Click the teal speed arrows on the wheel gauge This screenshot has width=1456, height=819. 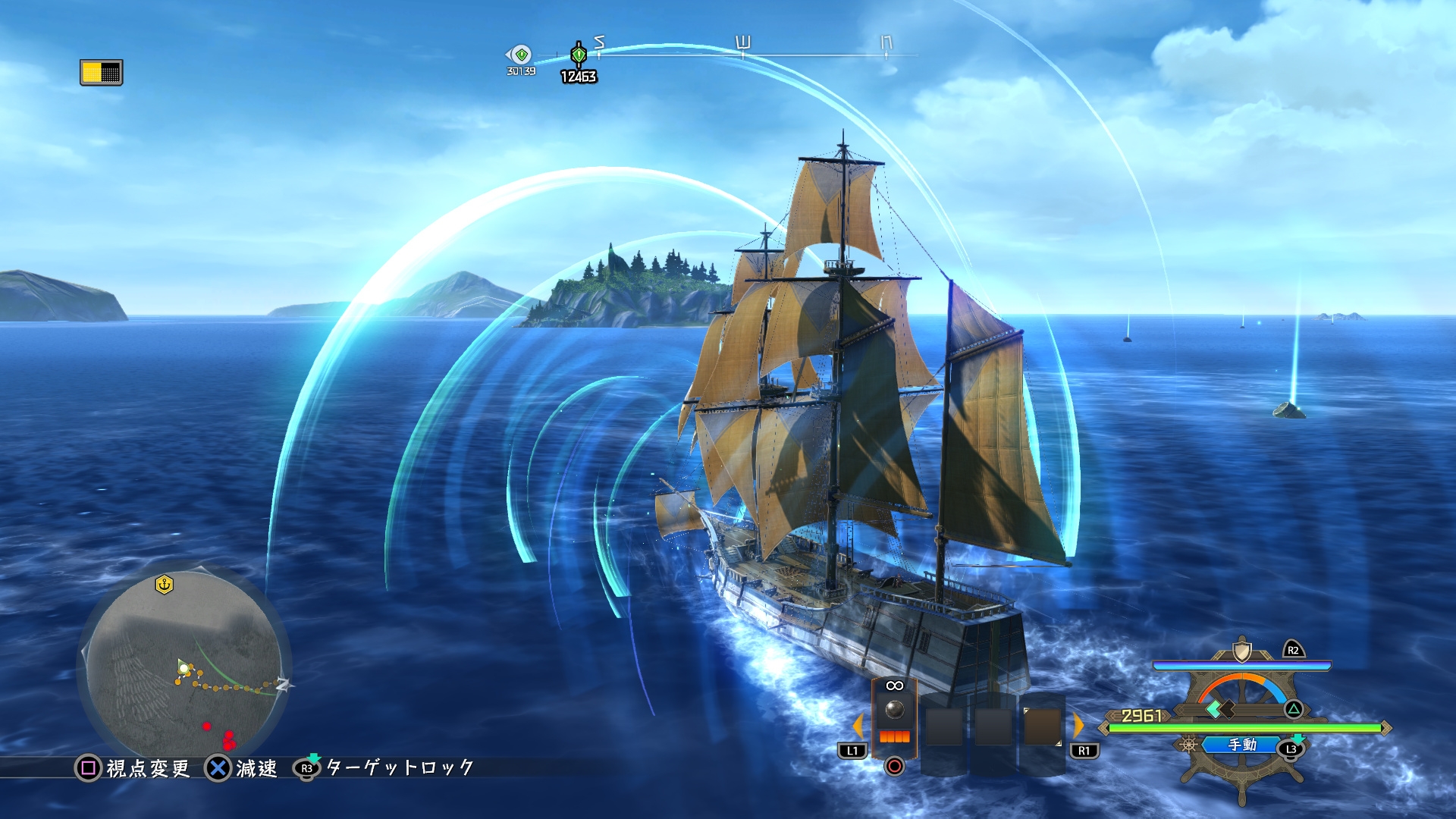pos(1213,711)
